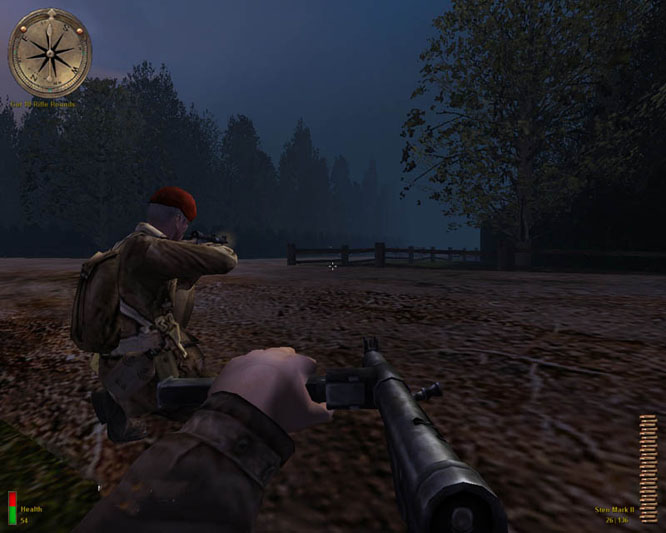Click the compass in the corner
Screen dimensions: 666x533
49,52
